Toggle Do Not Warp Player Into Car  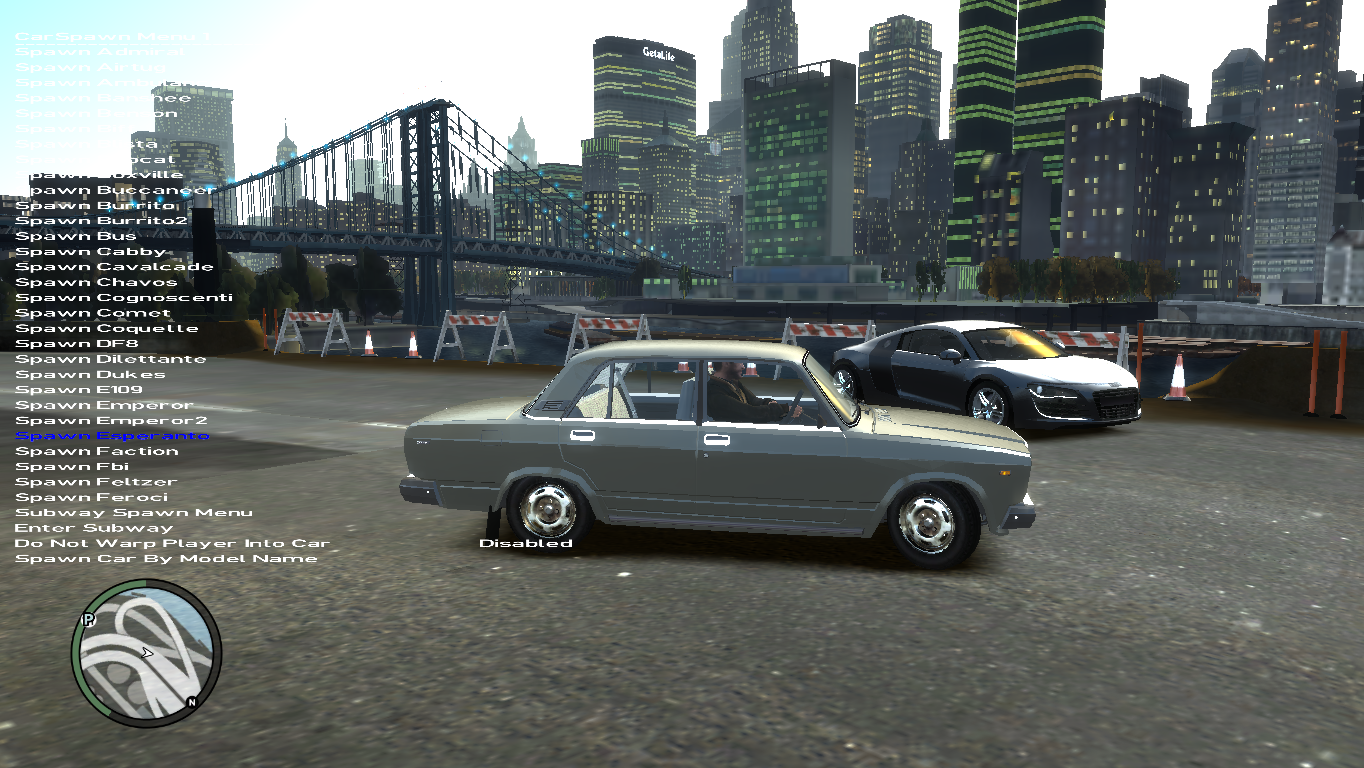coord(172,544)
